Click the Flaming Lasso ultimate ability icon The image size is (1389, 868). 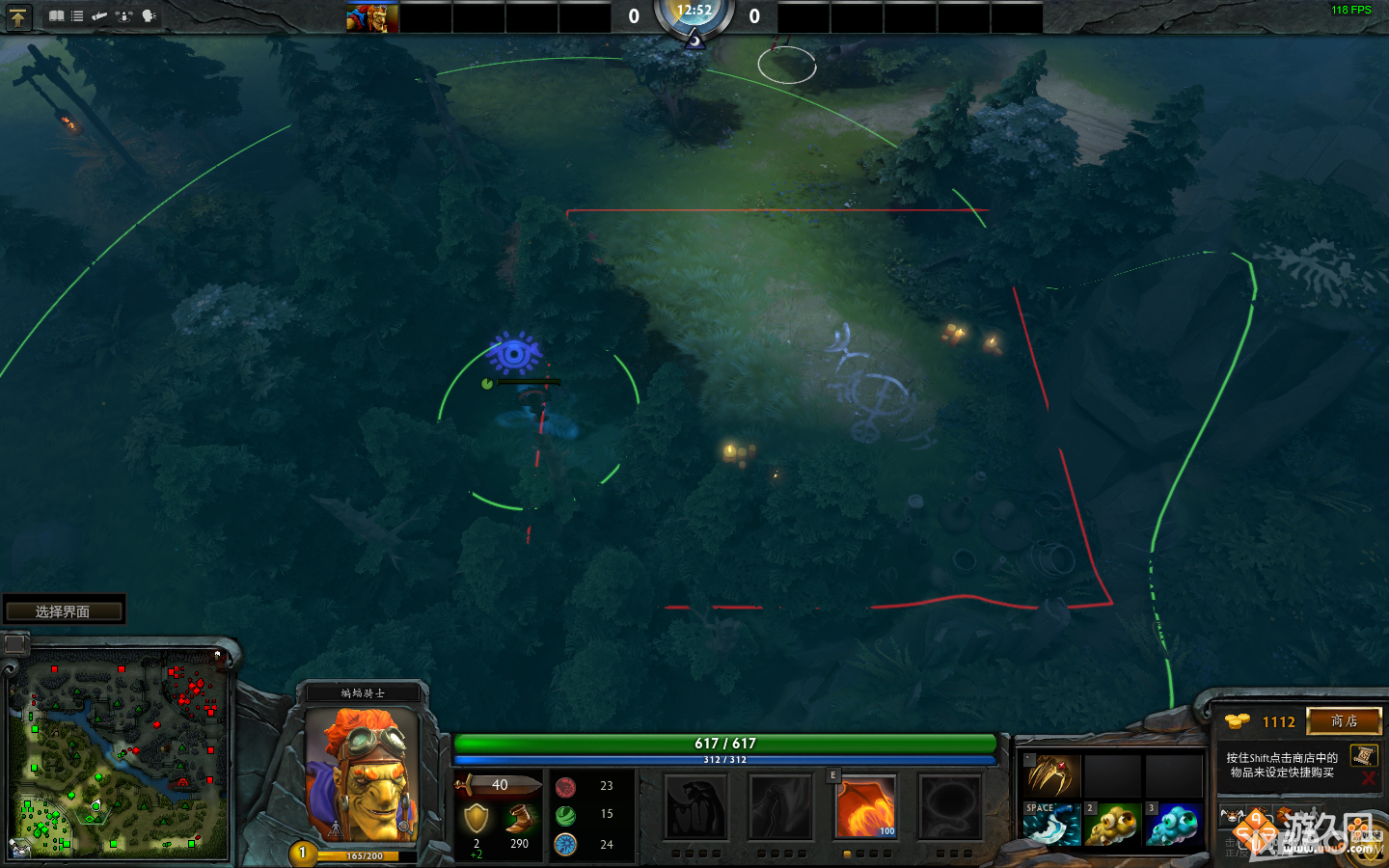click(950, 808)
